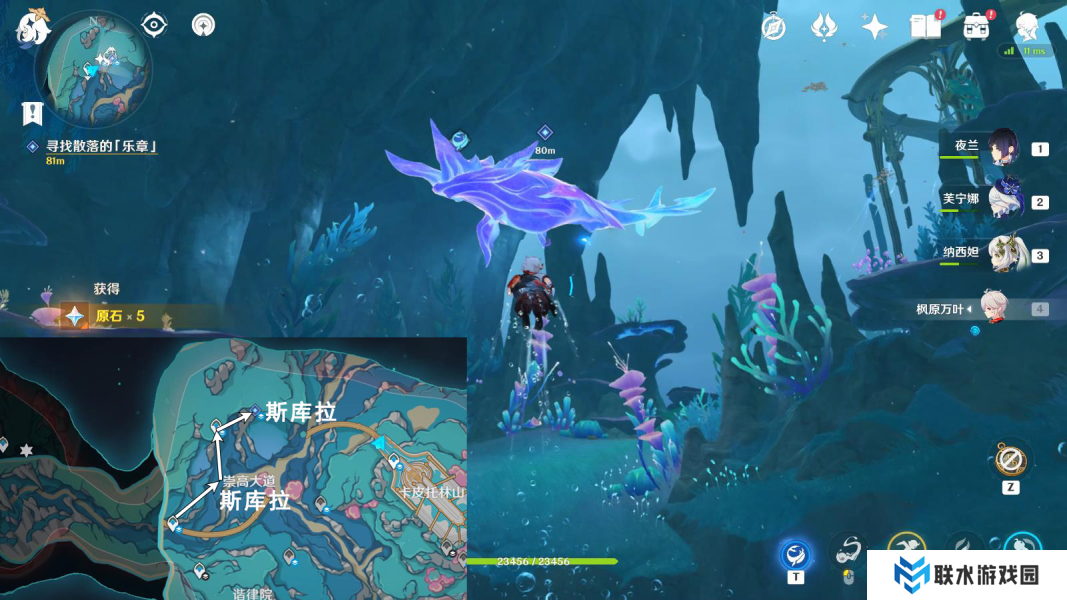The image size is (1067, 600).
Task: Open the circular minimap
Action: [x=93, y=70]
